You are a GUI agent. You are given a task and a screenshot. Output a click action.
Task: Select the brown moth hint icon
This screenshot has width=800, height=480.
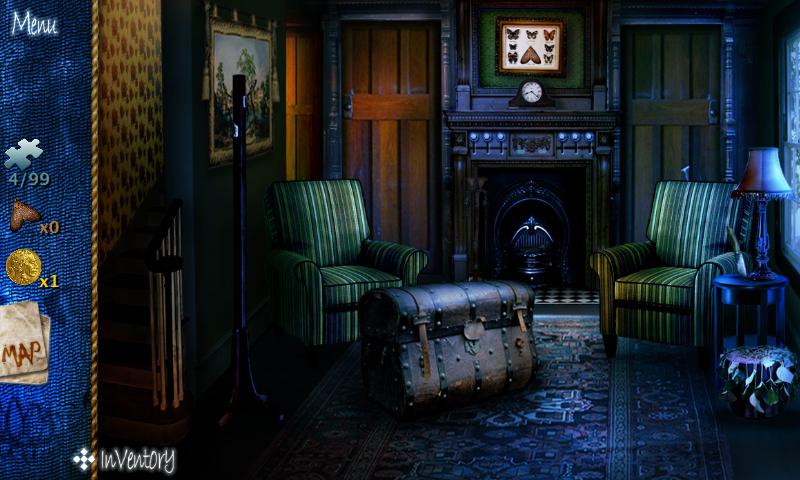(x=24, y=215)
